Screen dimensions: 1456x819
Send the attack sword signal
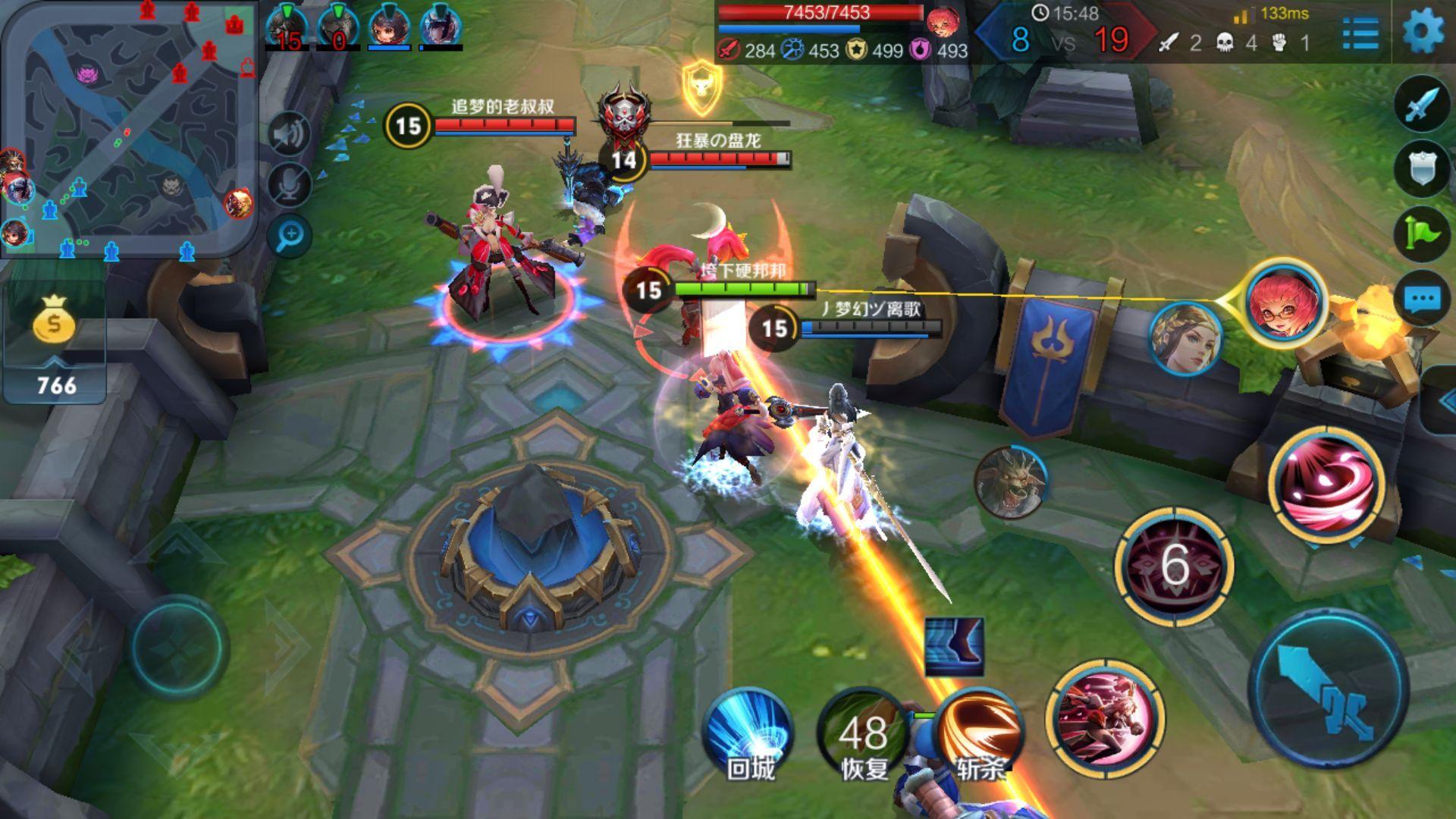tap(1421, 105)
